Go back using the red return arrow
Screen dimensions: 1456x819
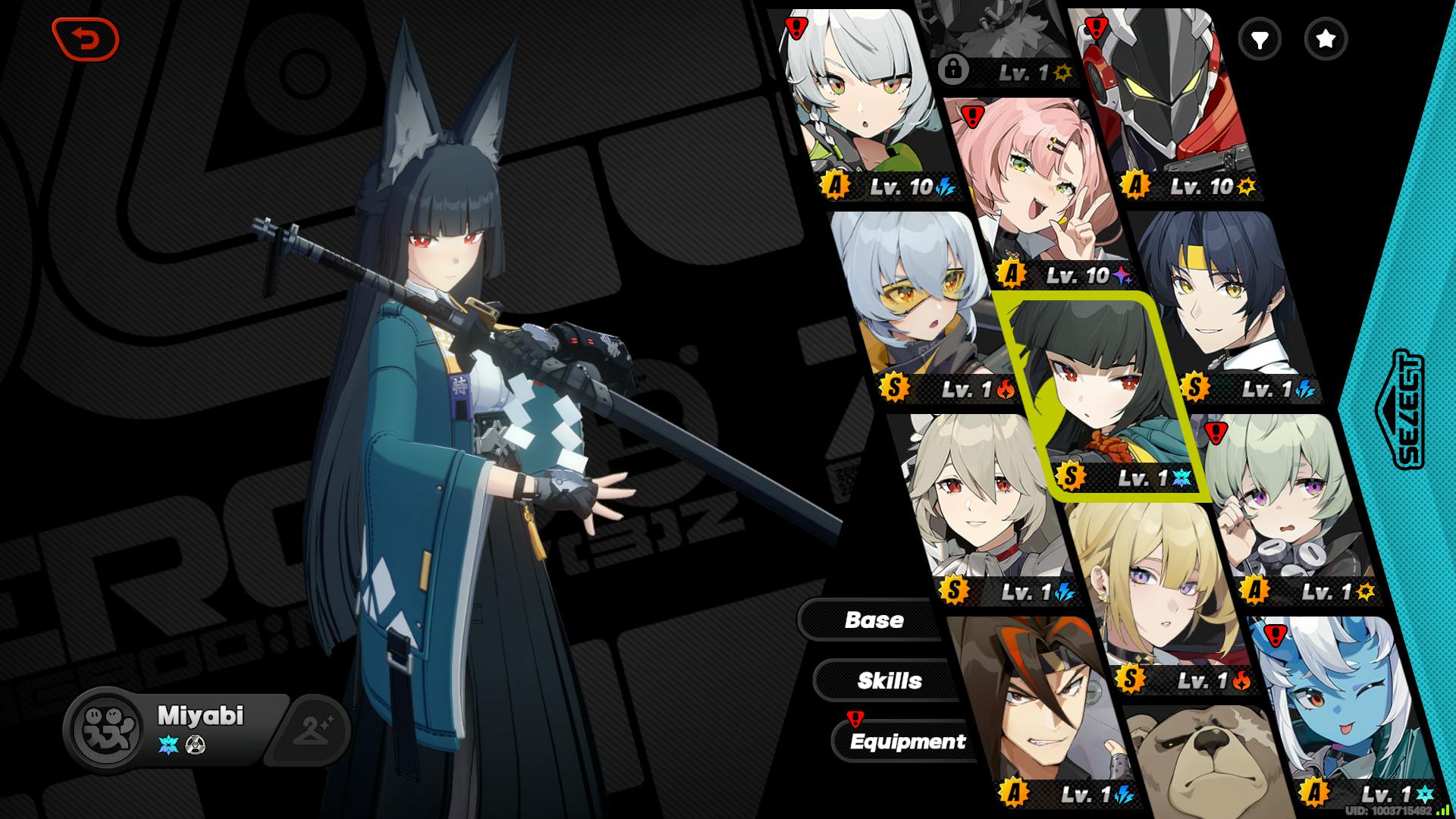(x=86, y=39)
